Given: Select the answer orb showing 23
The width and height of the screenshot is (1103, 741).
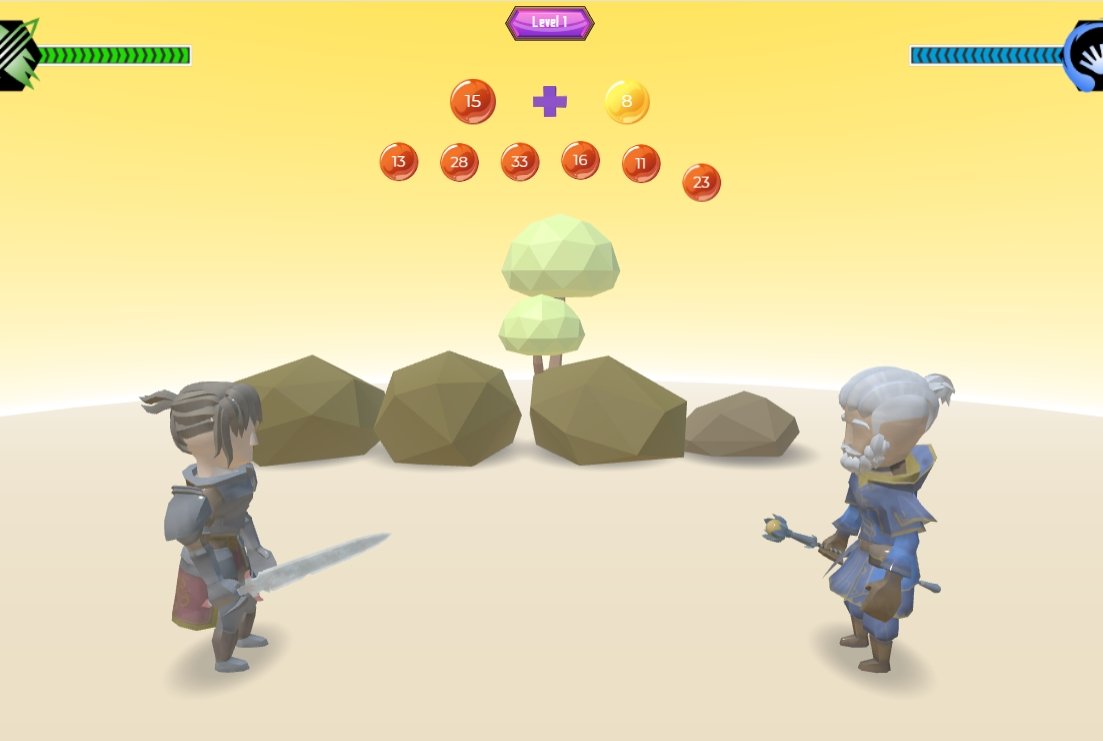Looking at the screenshot, I should [701, 182].
